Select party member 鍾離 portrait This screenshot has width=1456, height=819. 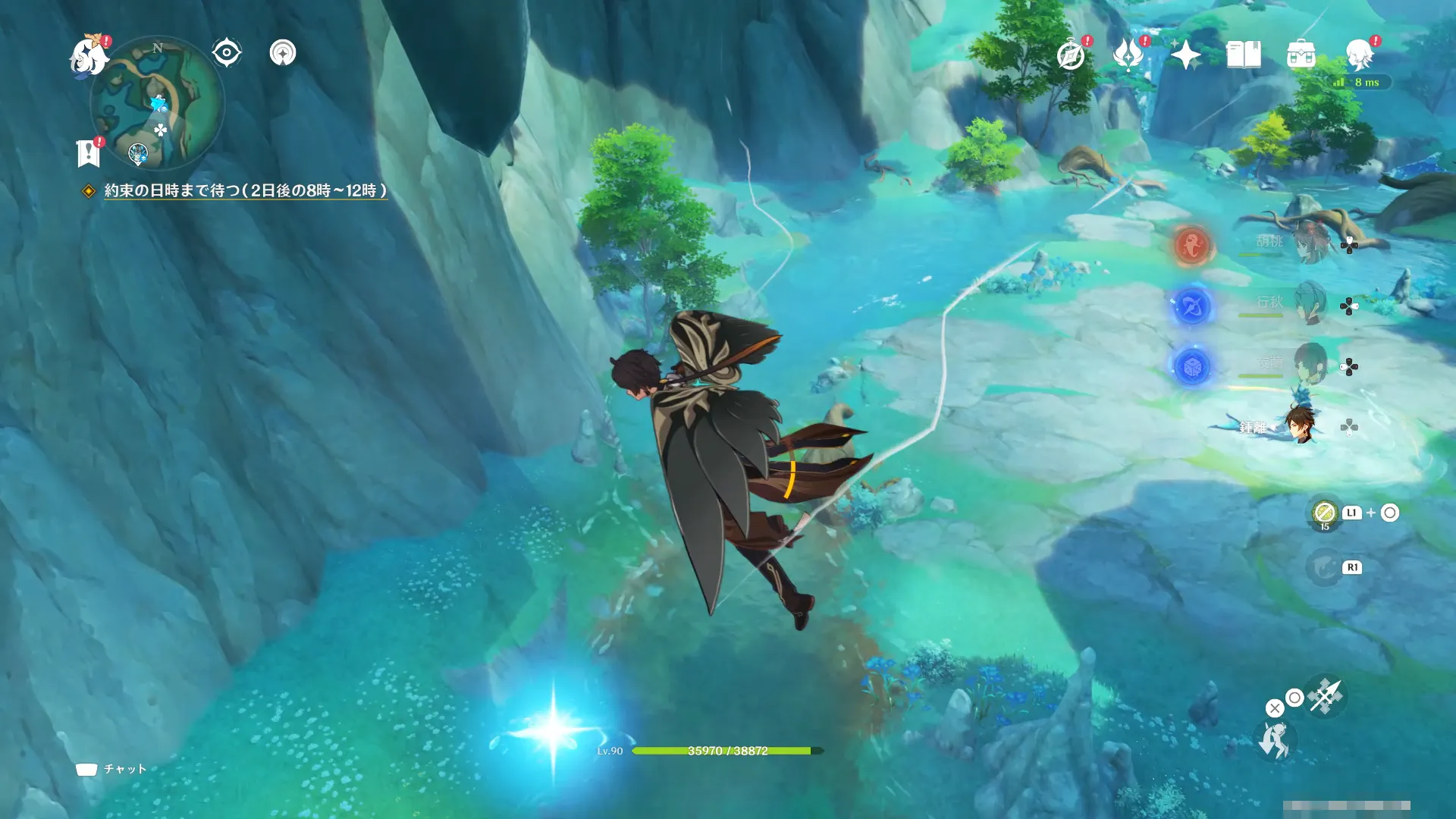click(x=1300, y=425)
